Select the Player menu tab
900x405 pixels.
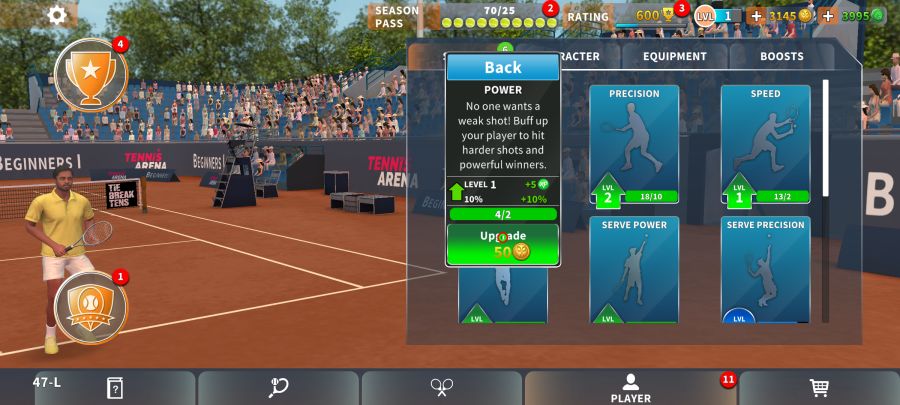[630, 388]
